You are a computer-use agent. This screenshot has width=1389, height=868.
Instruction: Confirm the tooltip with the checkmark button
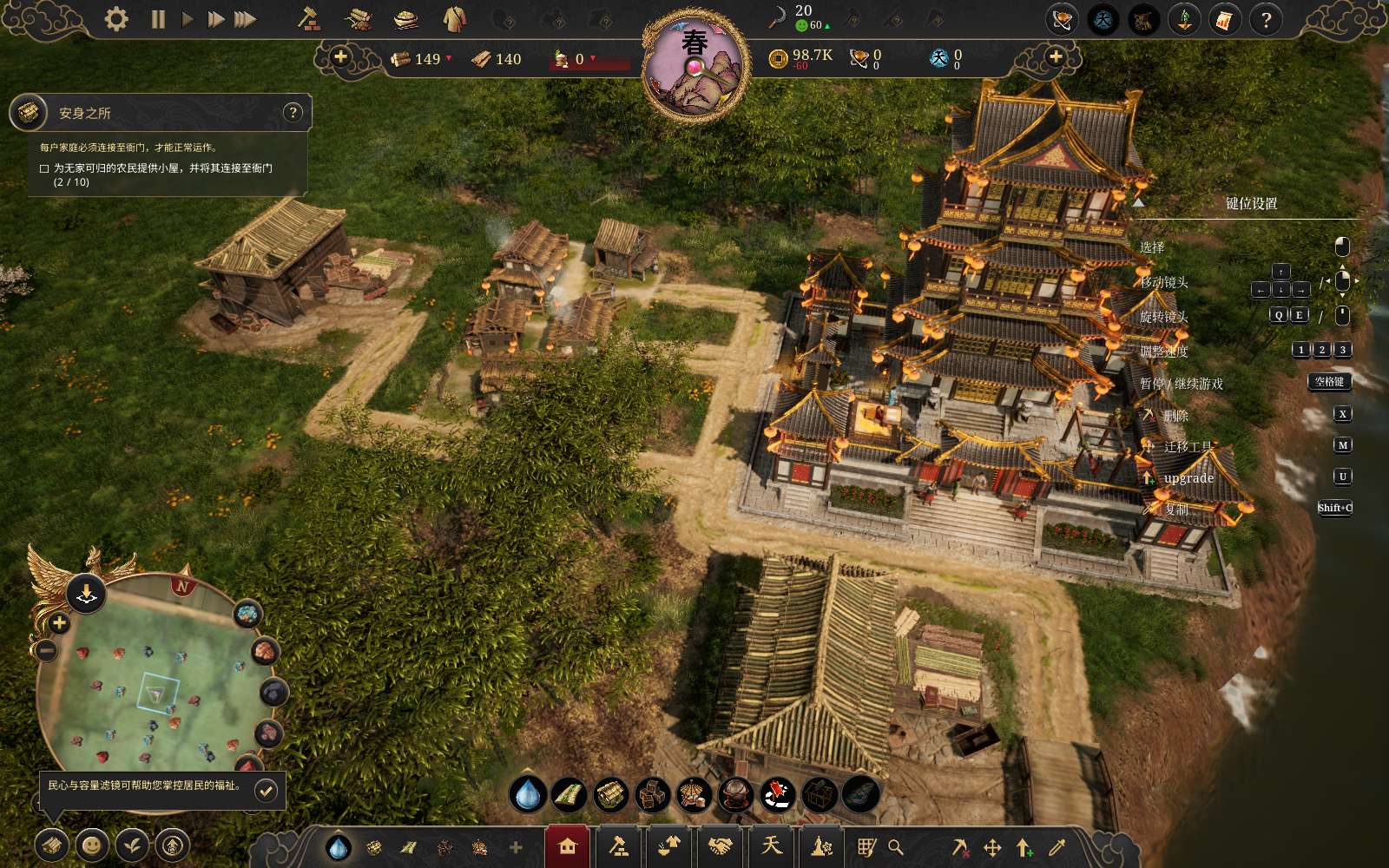266,790
